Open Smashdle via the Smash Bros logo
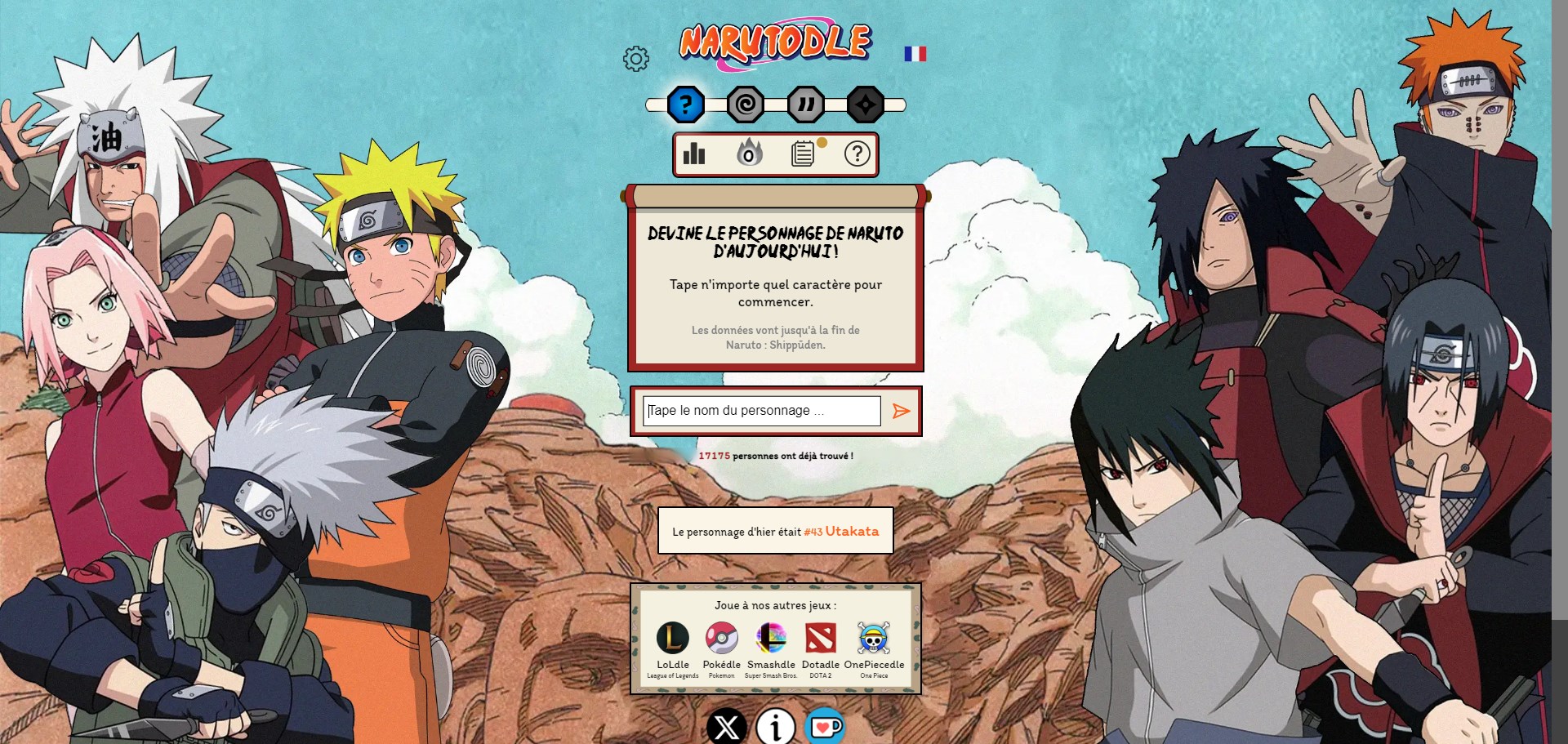 (x=769, y=639)
